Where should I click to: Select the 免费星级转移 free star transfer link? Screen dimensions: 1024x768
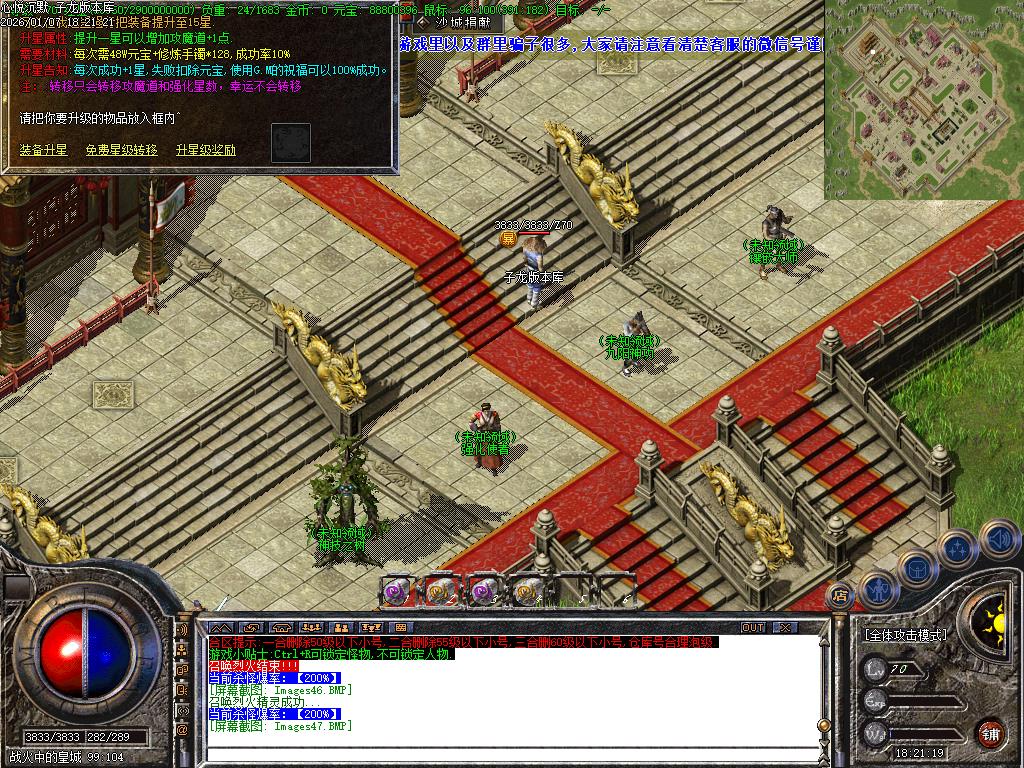(121, 150)
